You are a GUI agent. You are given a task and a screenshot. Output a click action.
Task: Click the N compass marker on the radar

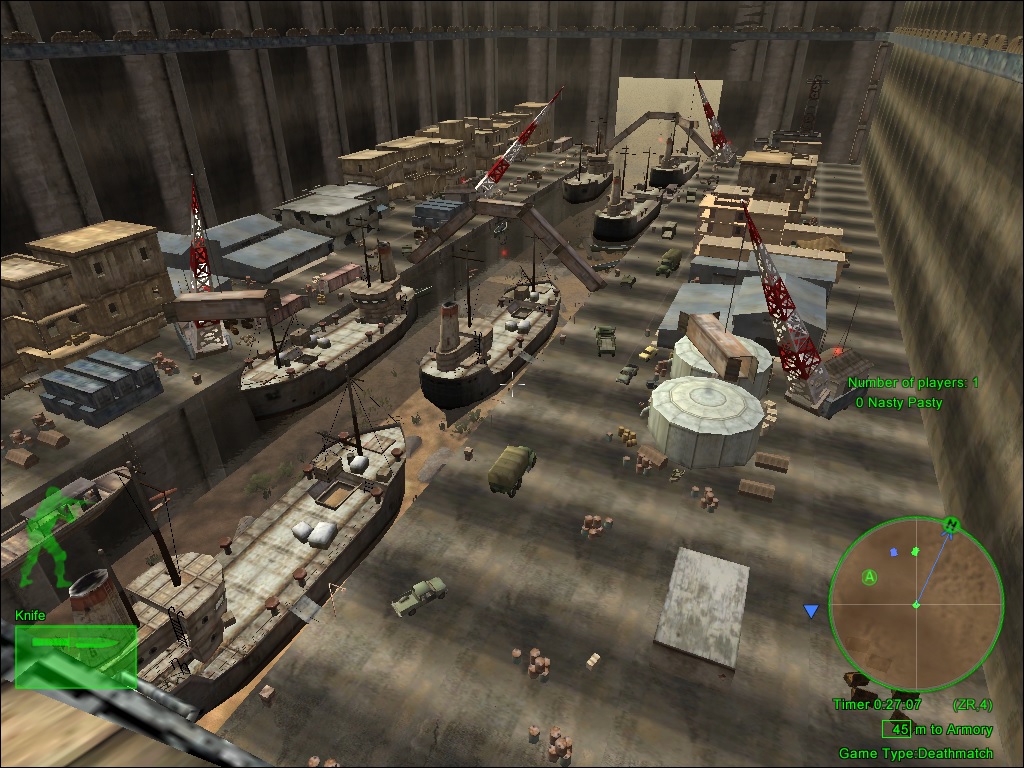[951, 524]
